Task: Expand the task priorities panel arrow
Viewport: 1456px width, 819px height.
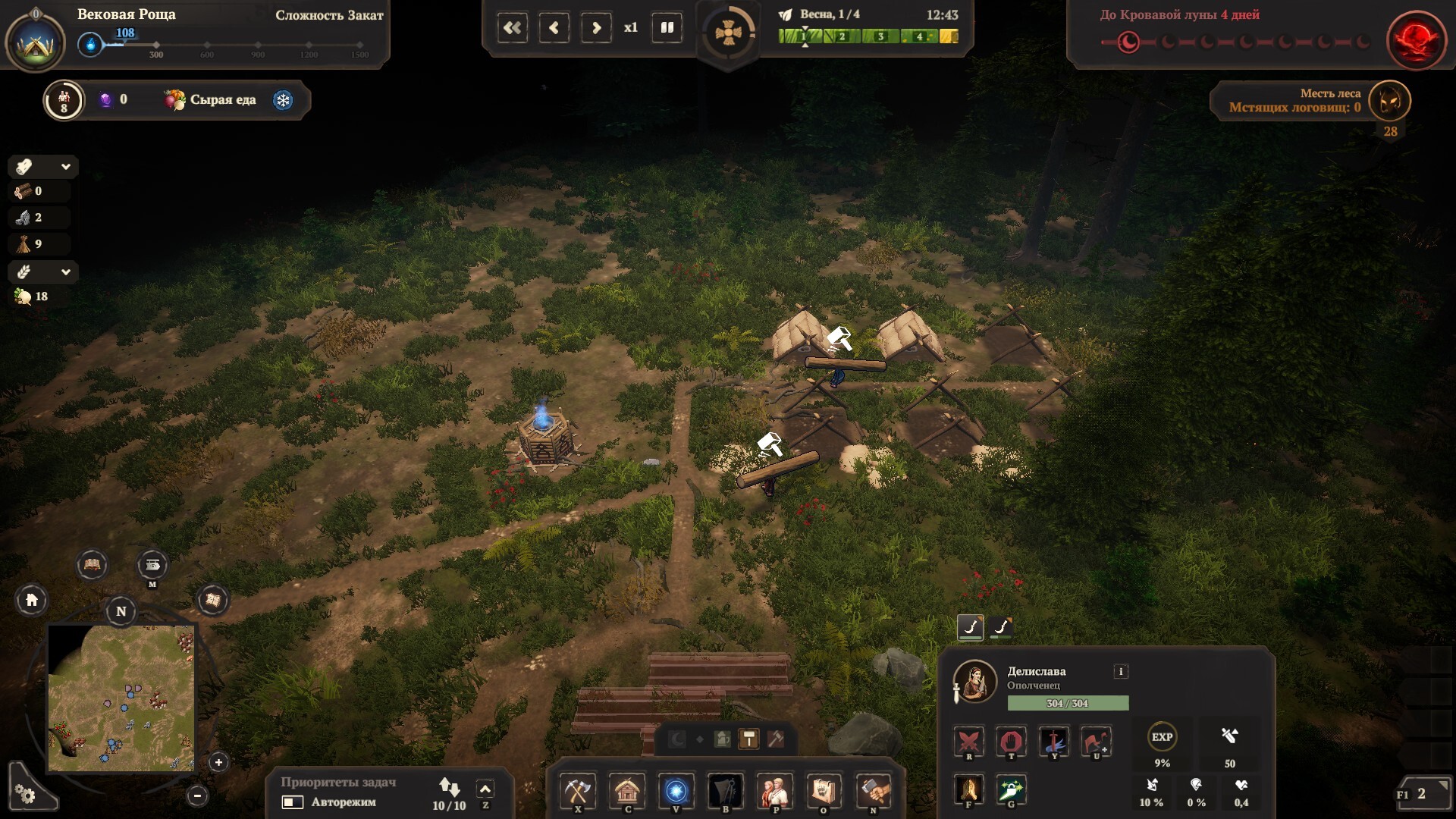Action: tap(485, 789)
